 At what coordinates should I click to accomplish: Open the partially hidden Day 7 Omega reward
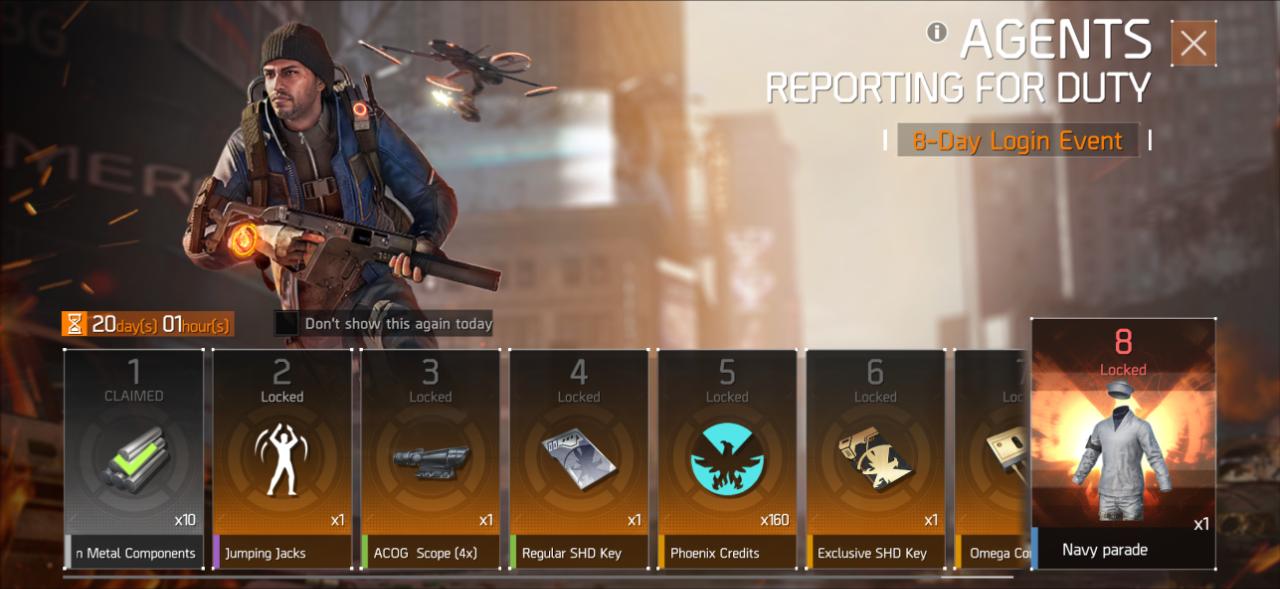992,459
